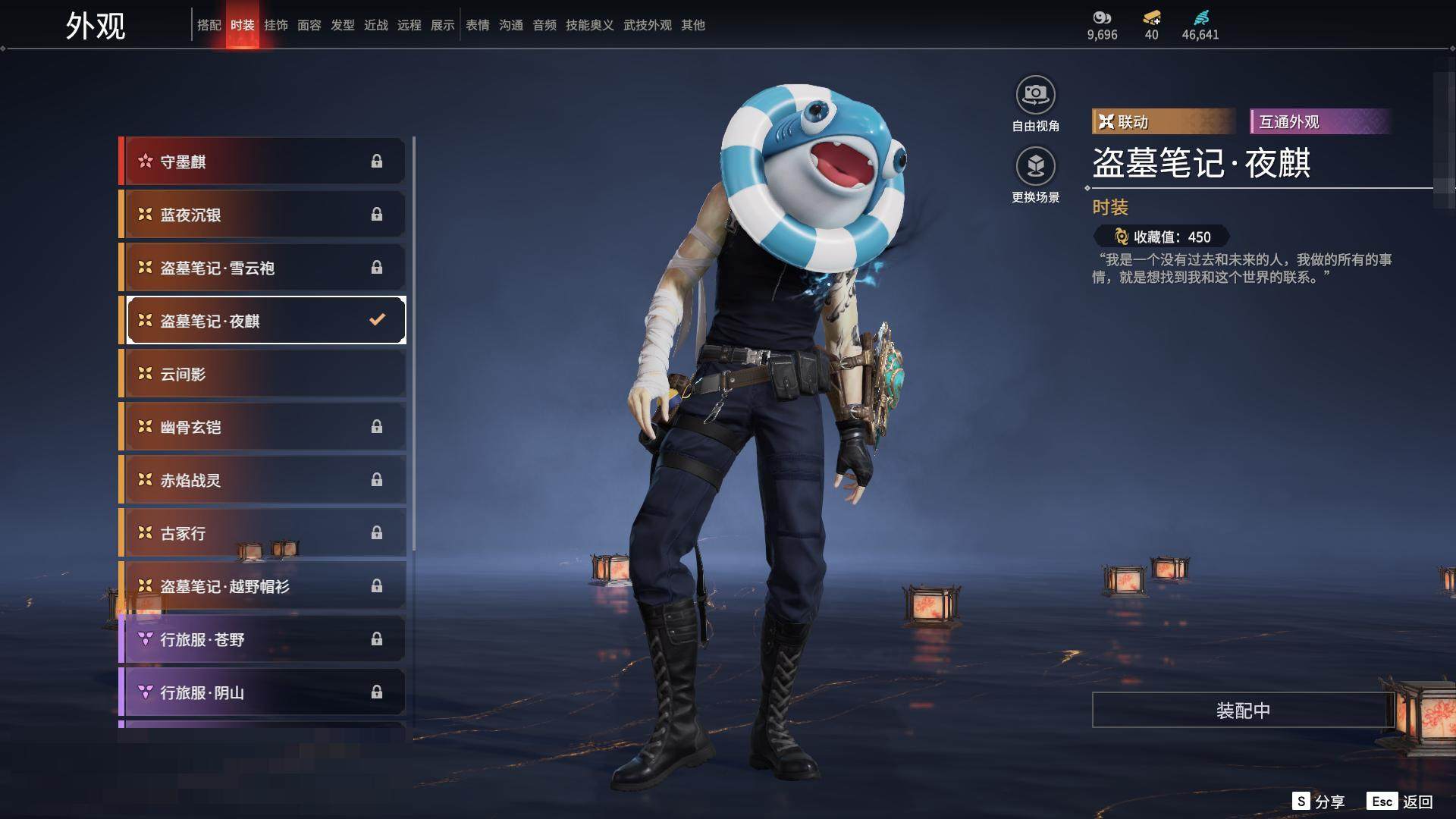Open the 挂饰 accessories tab
This screenshot has width=1456, height=819.
(x=276, y=25)
